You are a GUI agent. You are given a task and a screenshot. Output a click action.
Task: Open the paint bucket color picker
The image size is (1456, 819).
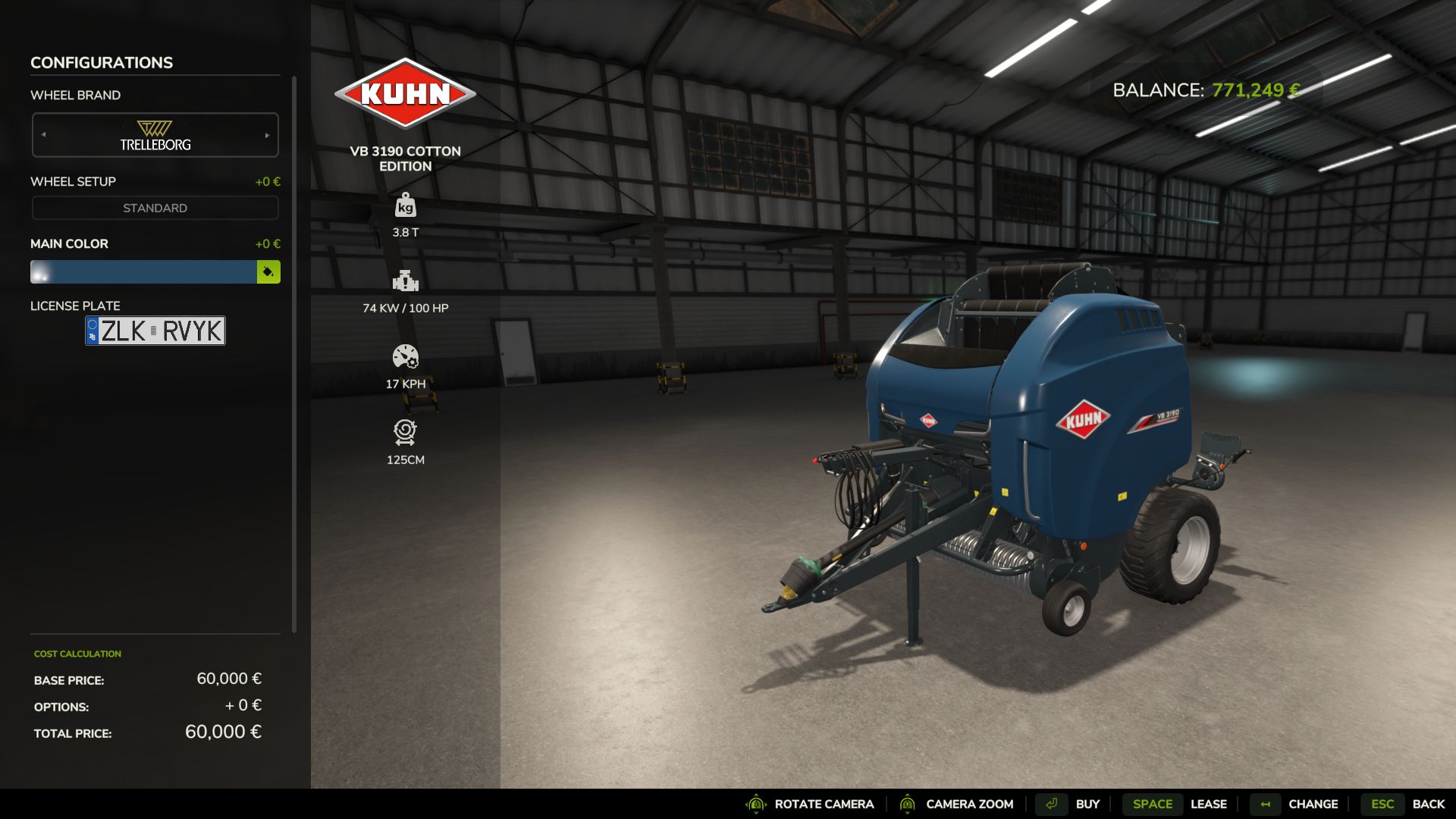coord(268,271)
